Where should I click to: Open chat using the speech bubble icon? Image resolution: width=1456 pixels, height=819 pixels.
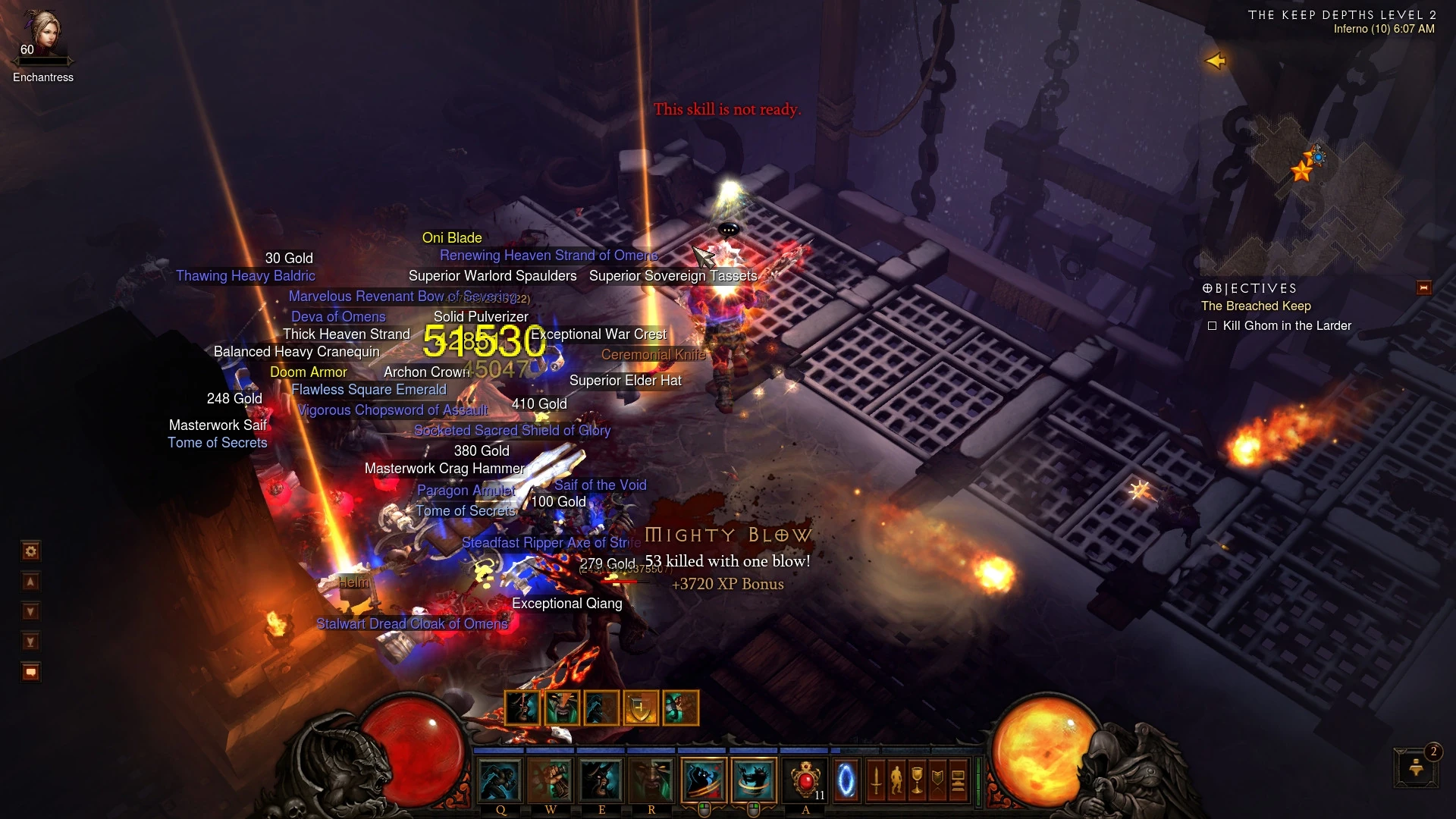tap(30, 671)
